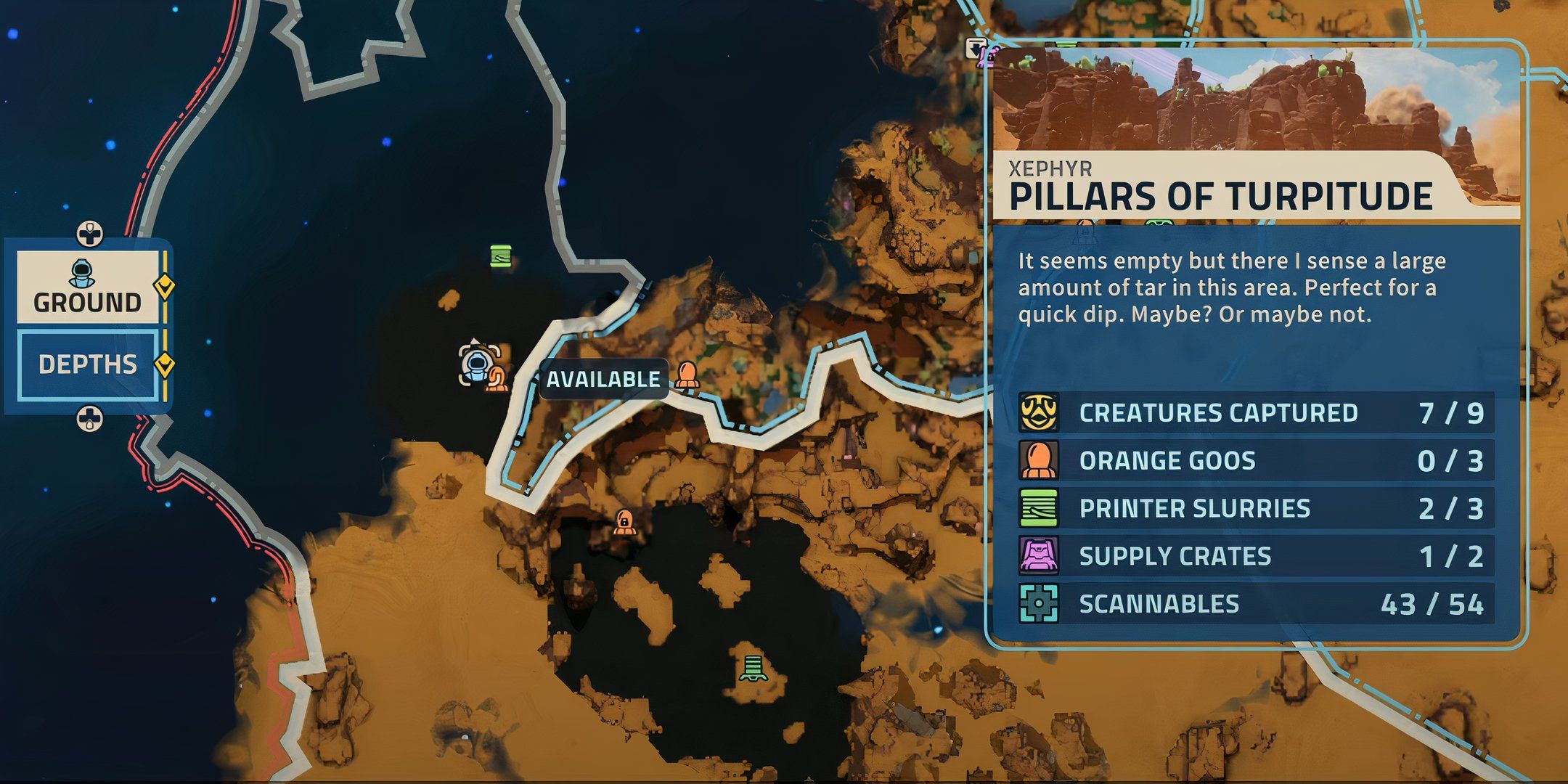Switch to the DEPTHS map layer
The height and width of the screenshot is (784, 1568).
pyautogui.click(x=87, y=364)
